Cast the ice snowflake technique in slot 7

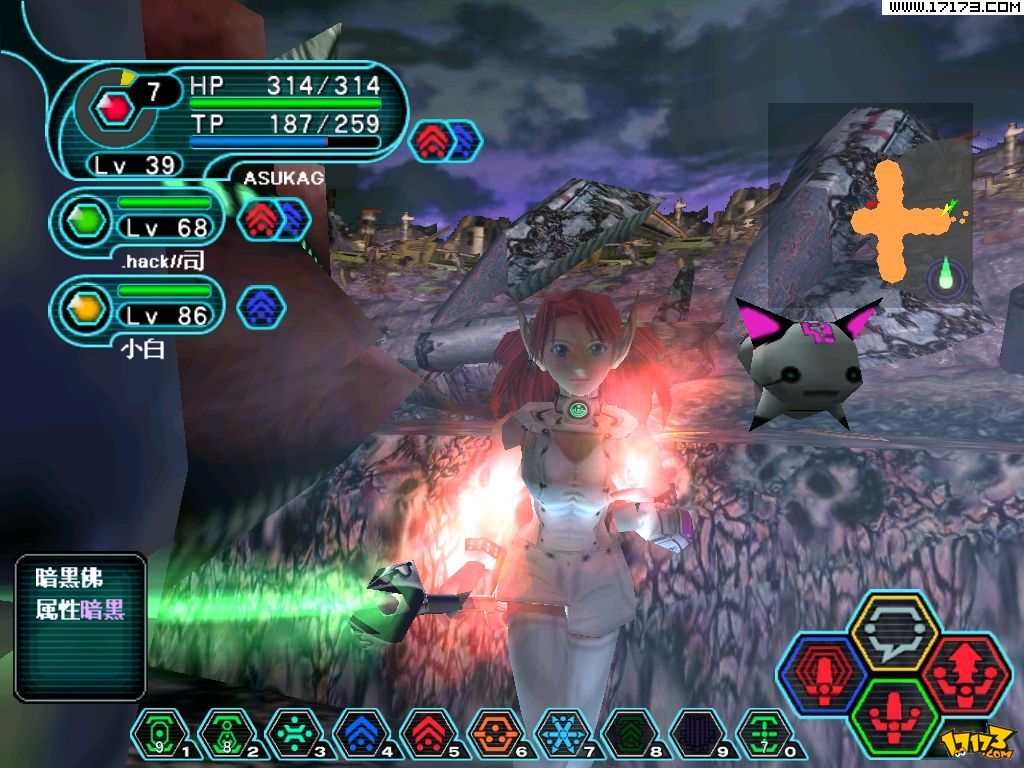tap(562, 735)
